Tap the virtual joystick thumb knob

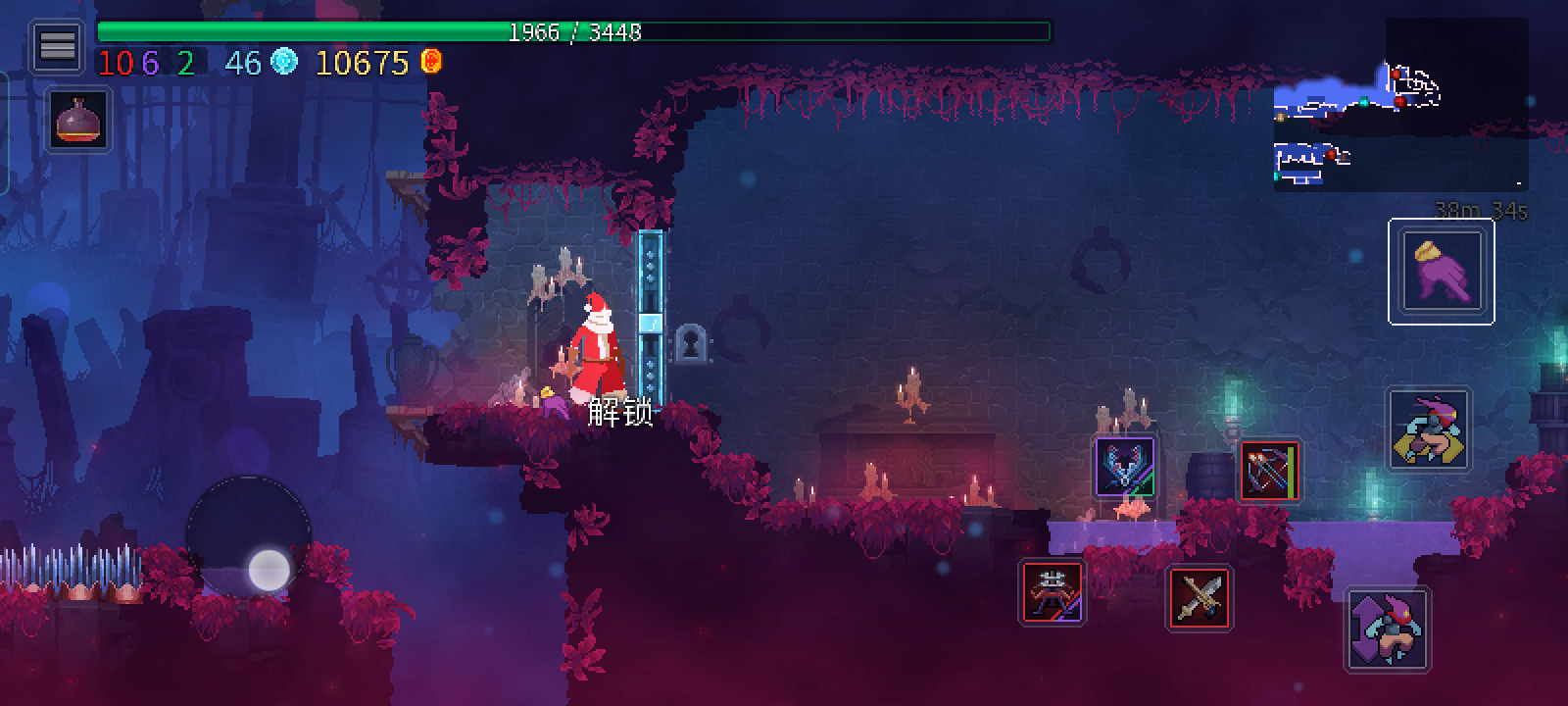pyautogui.click(x=269, y=570)
